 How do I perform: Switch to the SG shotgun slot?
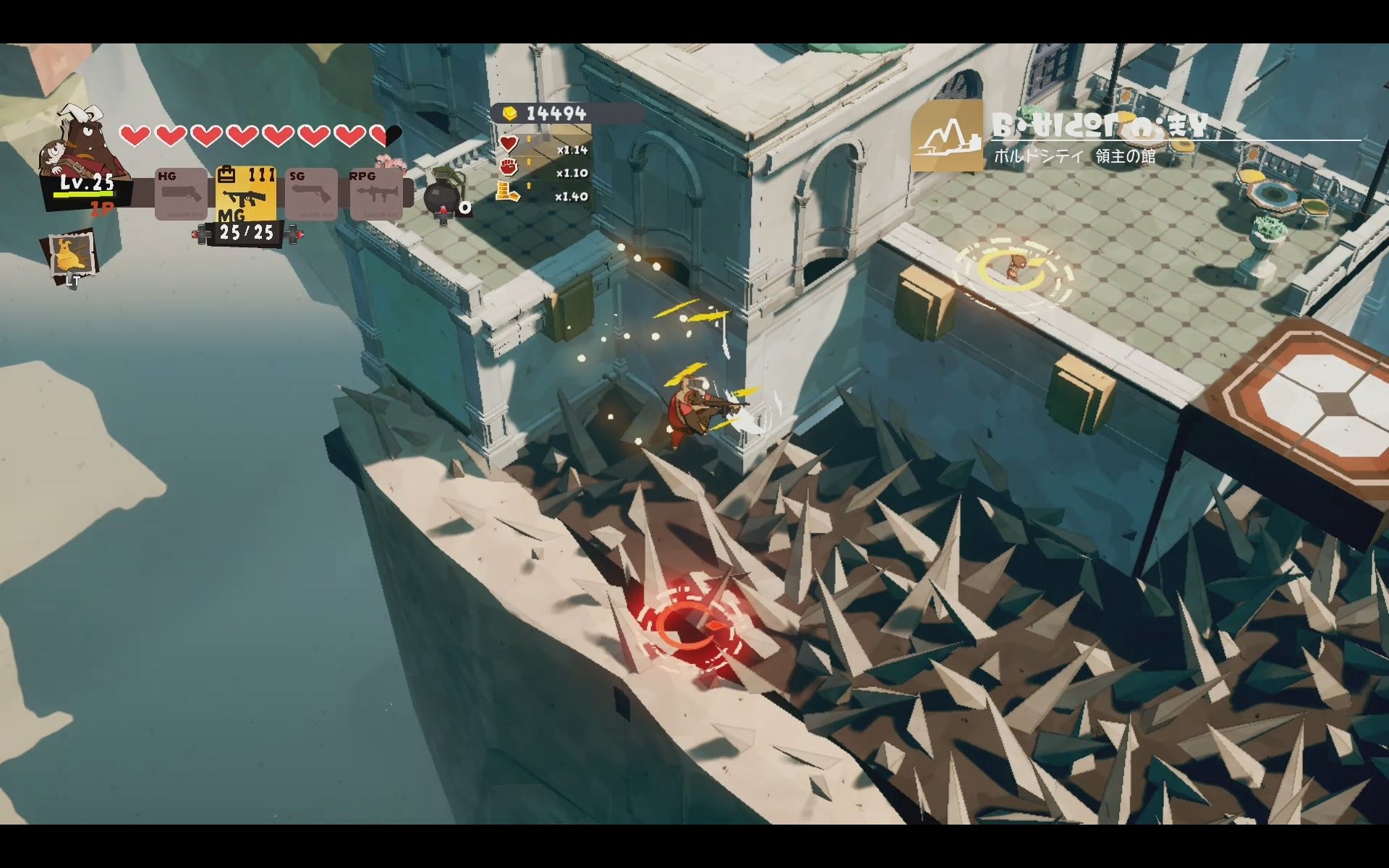coord(311,194)
